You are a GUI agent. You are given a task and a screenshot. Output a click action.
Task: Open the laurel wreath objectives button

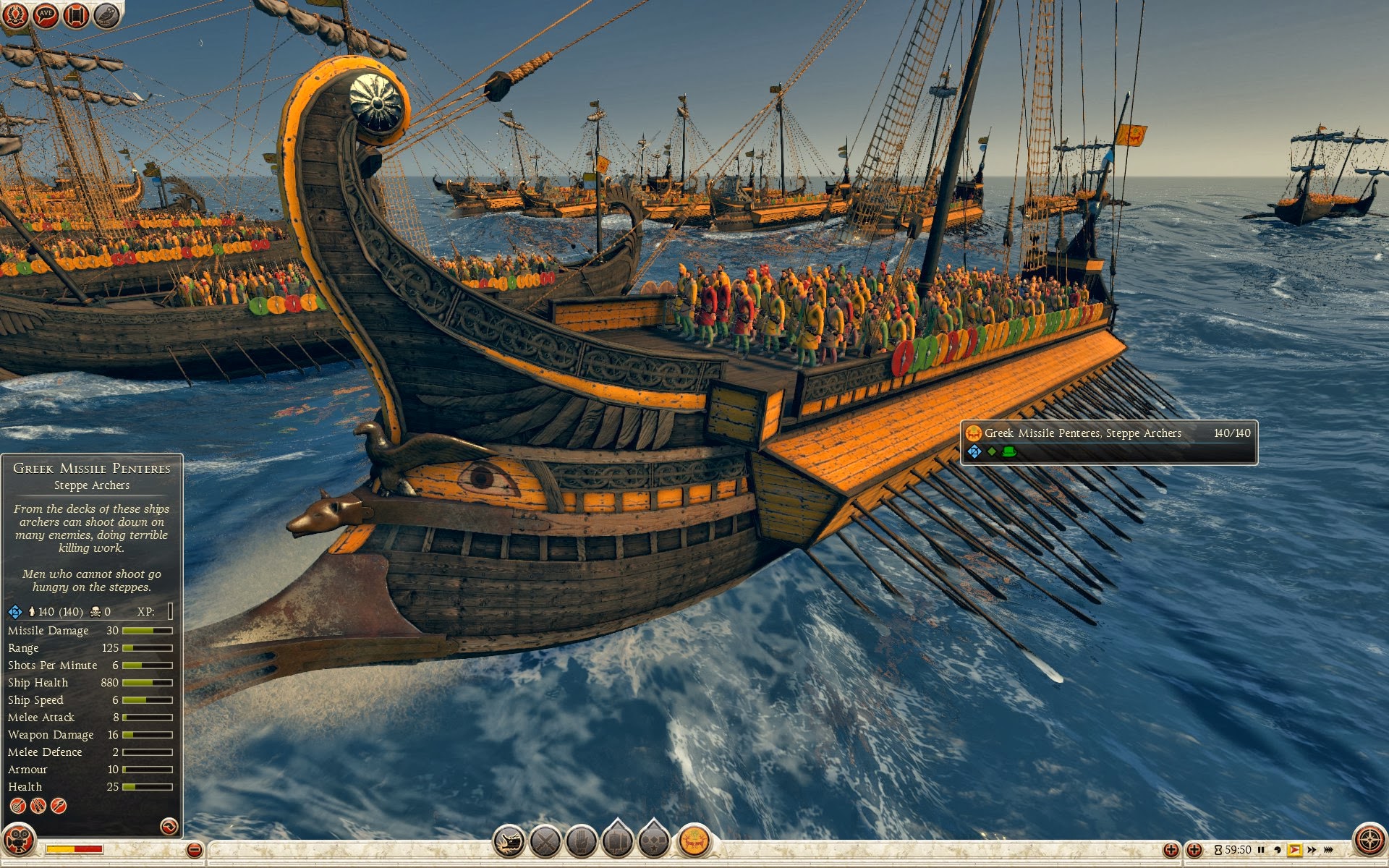click(15, 15)
